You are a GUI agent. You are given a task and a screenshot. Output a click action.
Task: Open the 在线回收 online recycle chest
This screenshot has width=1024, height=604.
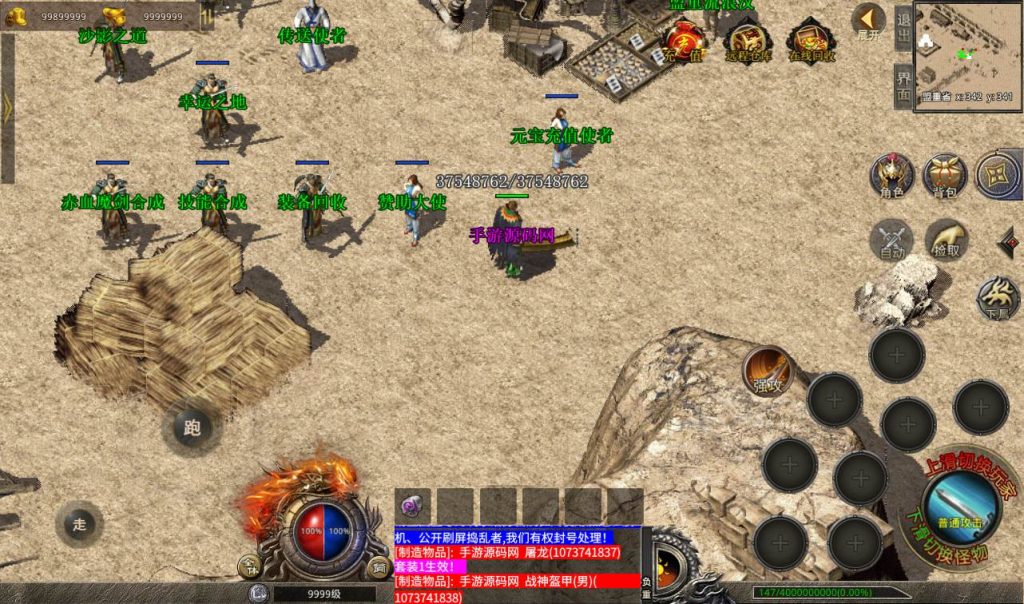click(x=810, y=41)
